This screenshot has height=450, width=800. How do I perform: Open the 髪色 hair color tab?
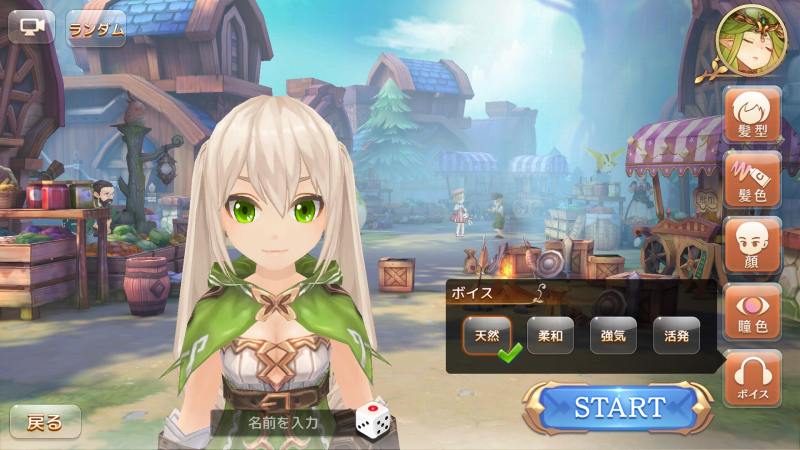coord(752,180)
